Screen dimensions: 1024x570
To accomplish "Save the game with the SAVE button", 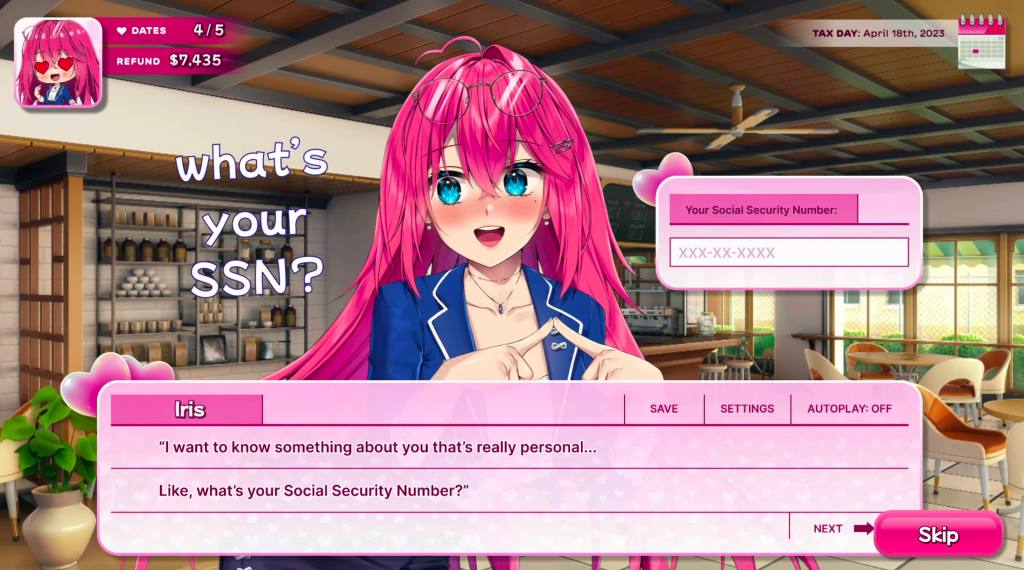I will 663,409.
